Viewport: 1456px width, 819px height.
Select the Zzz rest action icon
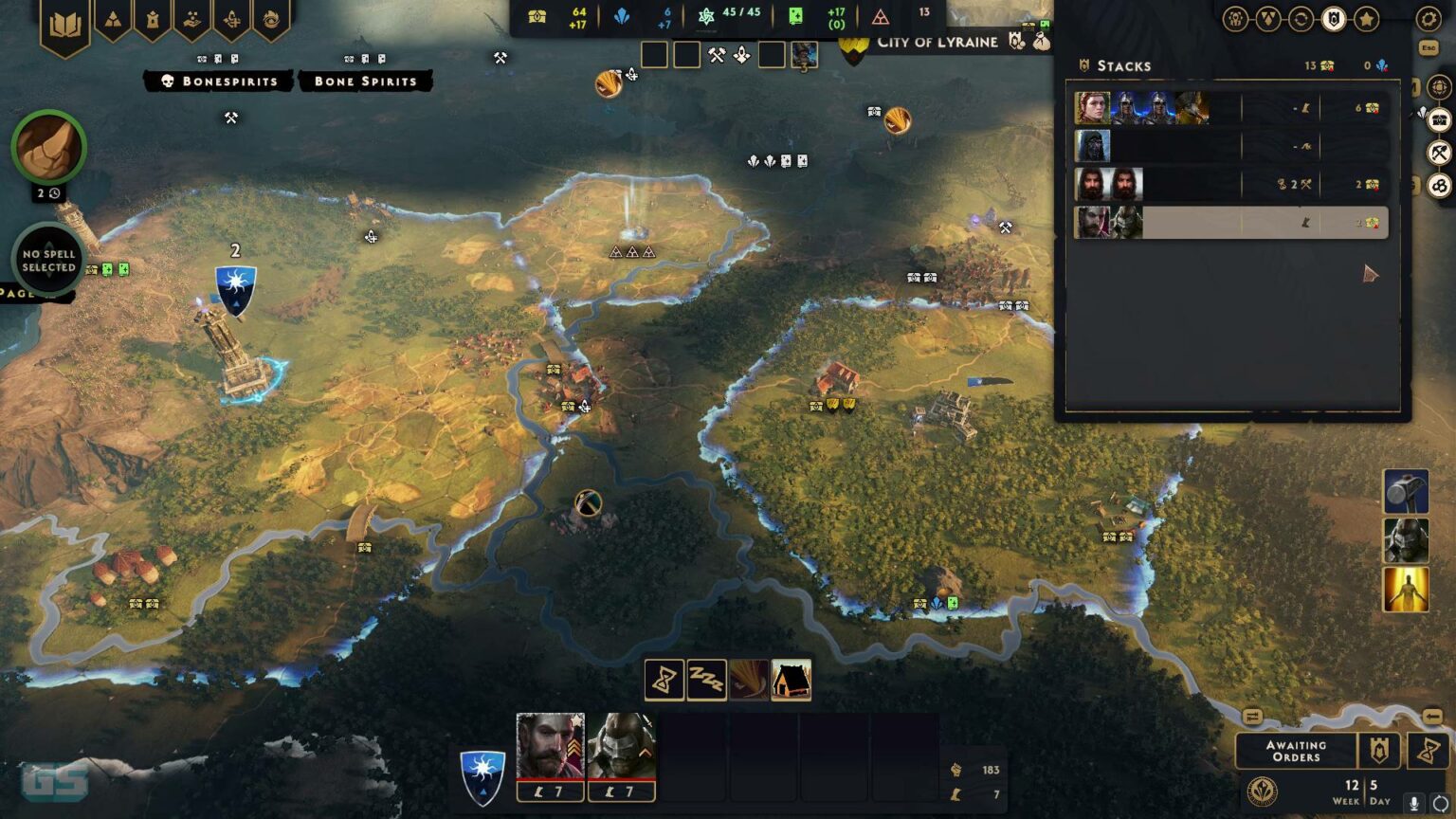click(x=706, y=679)
